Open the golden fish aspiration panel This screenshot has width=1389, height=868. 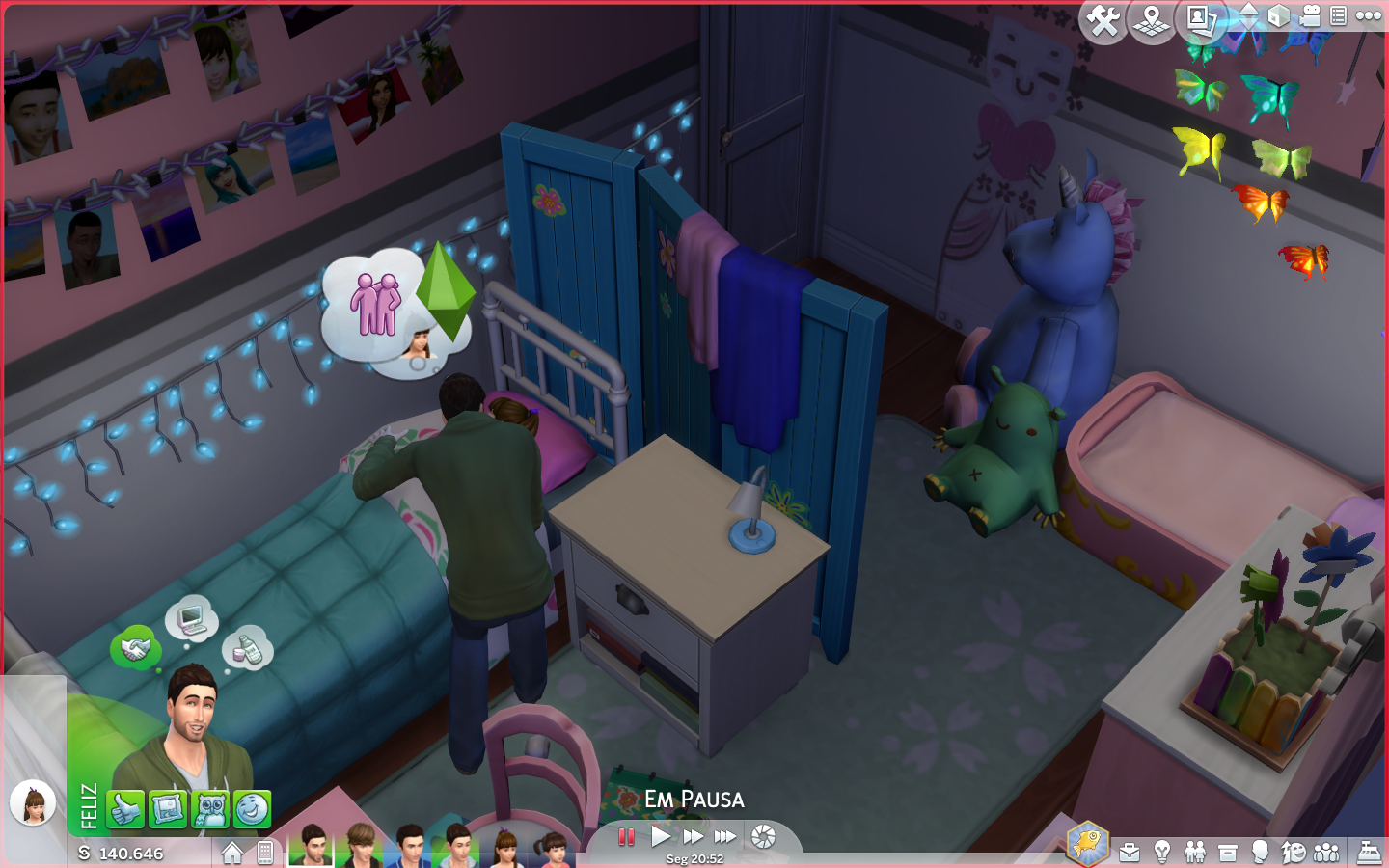tap(1088, 843)
